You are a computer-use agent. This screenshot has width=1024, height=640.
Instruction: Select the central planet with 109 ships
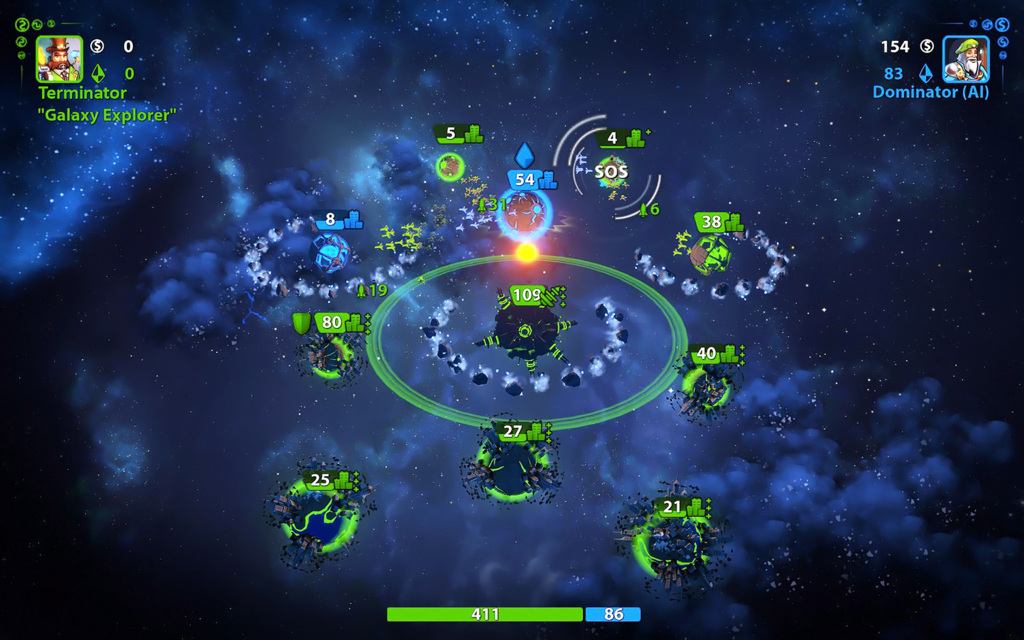click(526, 334)
